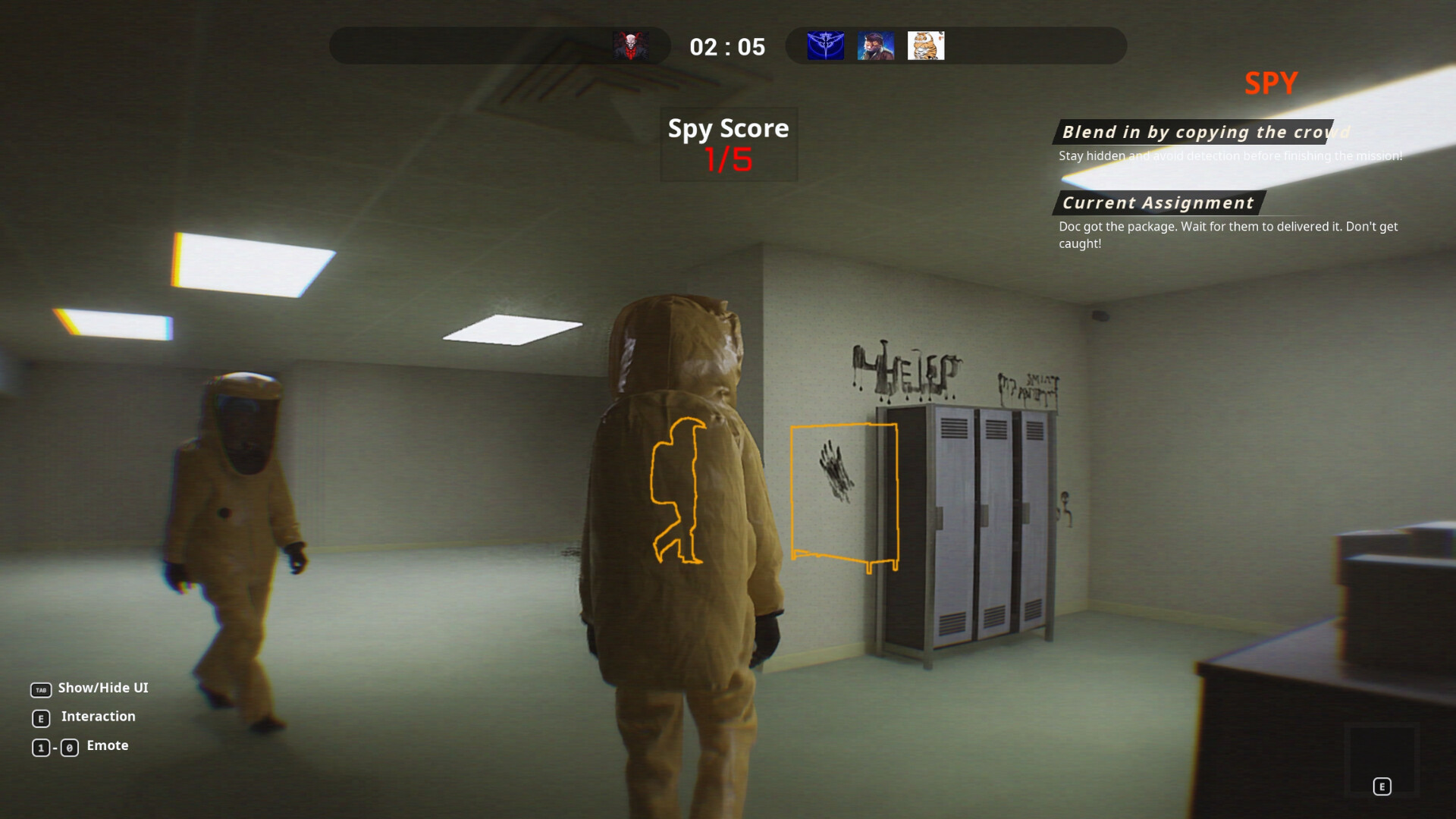1456x819 pixels.
Task: Click the TAB key hint icon
Action: pos(41,689)
